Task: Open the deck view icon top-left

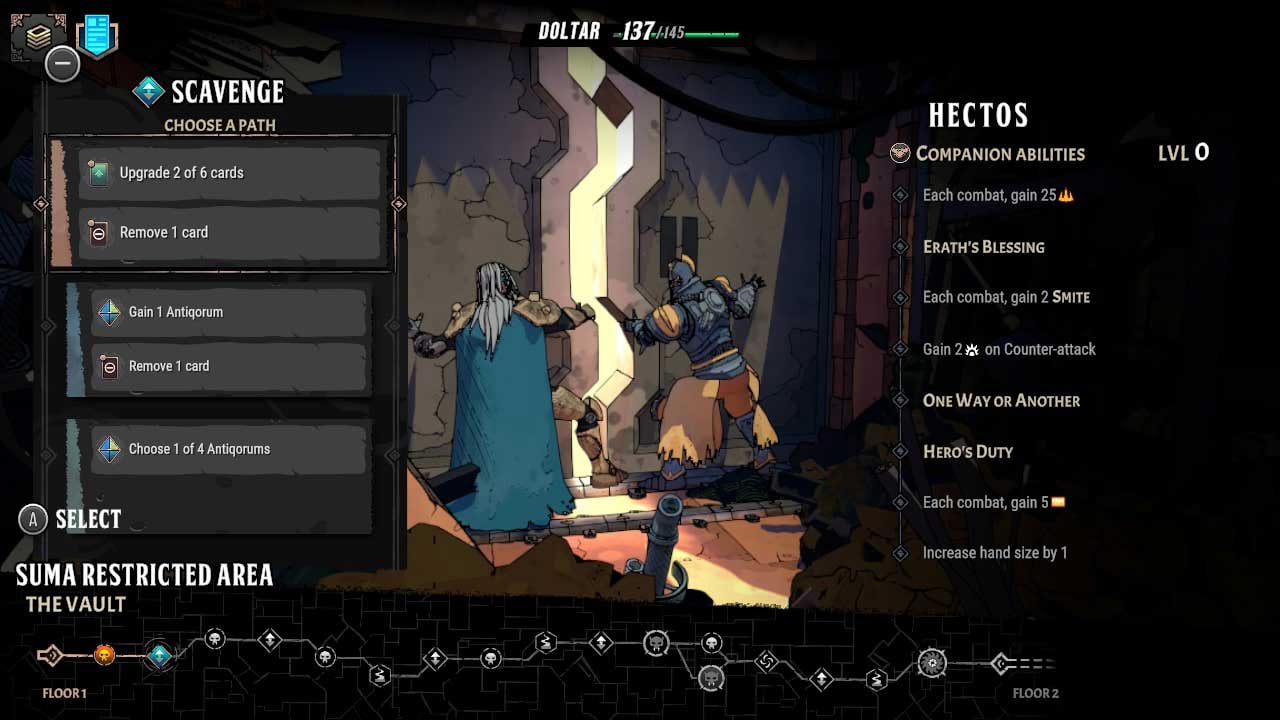Action: tap(38, 33)
